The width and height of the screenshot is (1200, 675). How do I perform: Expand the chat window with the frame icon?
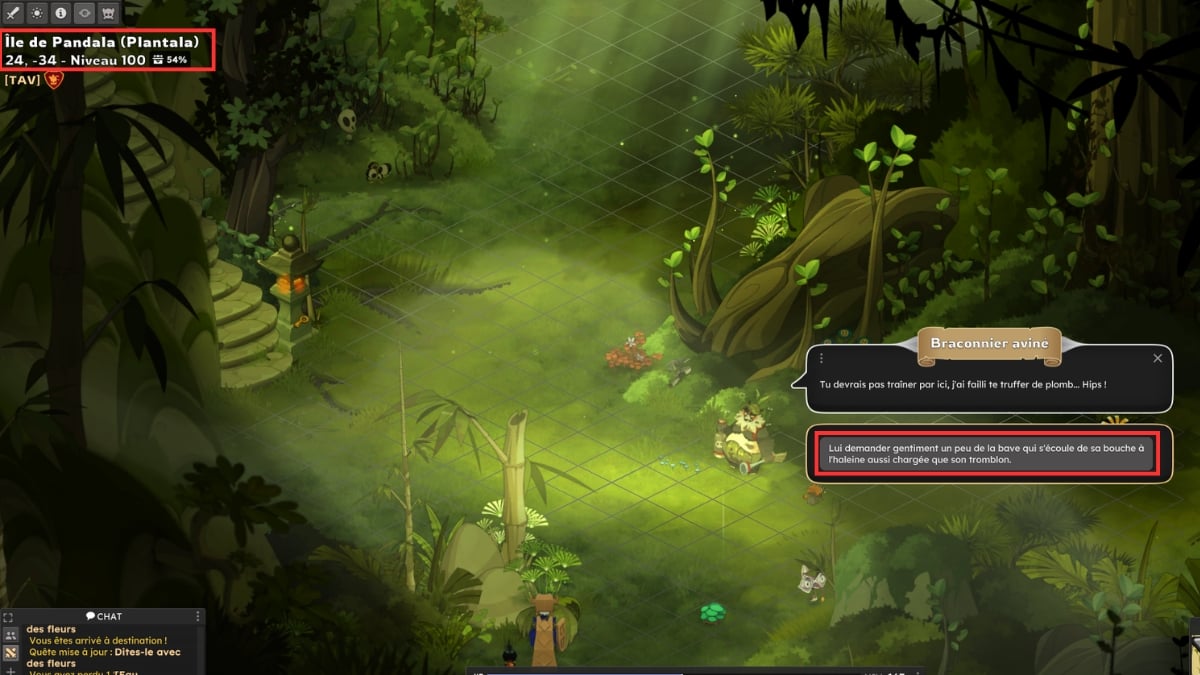coord(9,617)
